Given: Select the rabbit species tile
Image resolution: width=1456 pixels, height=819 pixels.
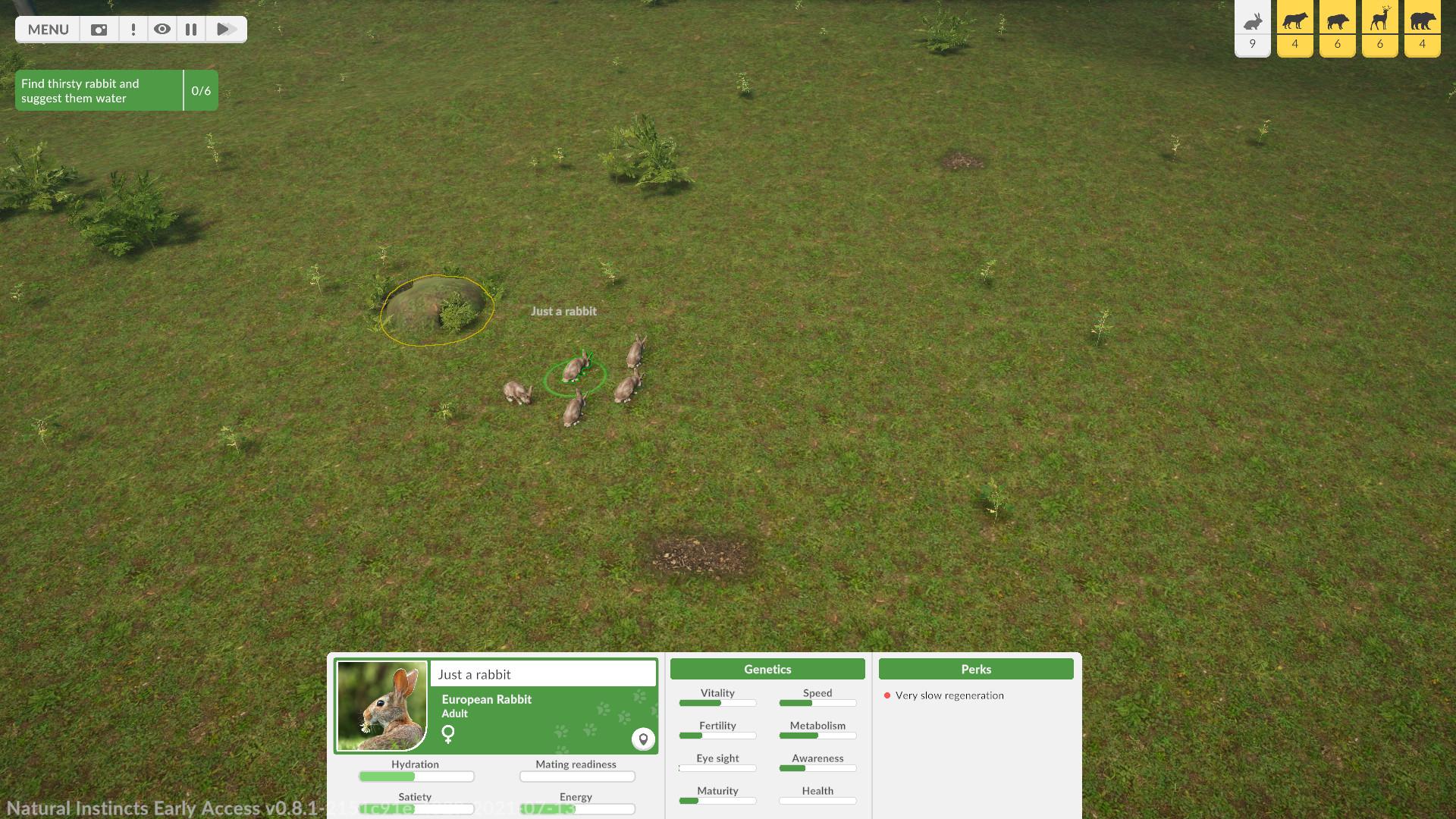Looking at the screenshot, I should [x=1252, y=28].
